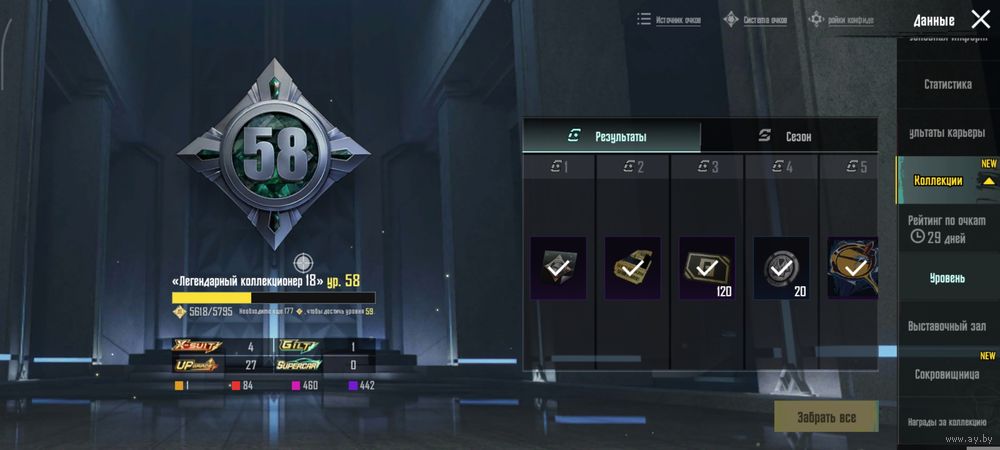Select the reward tile showing 120
Image resolution: width=1000 pixels, height=450 pixels.
pos(707,267)
